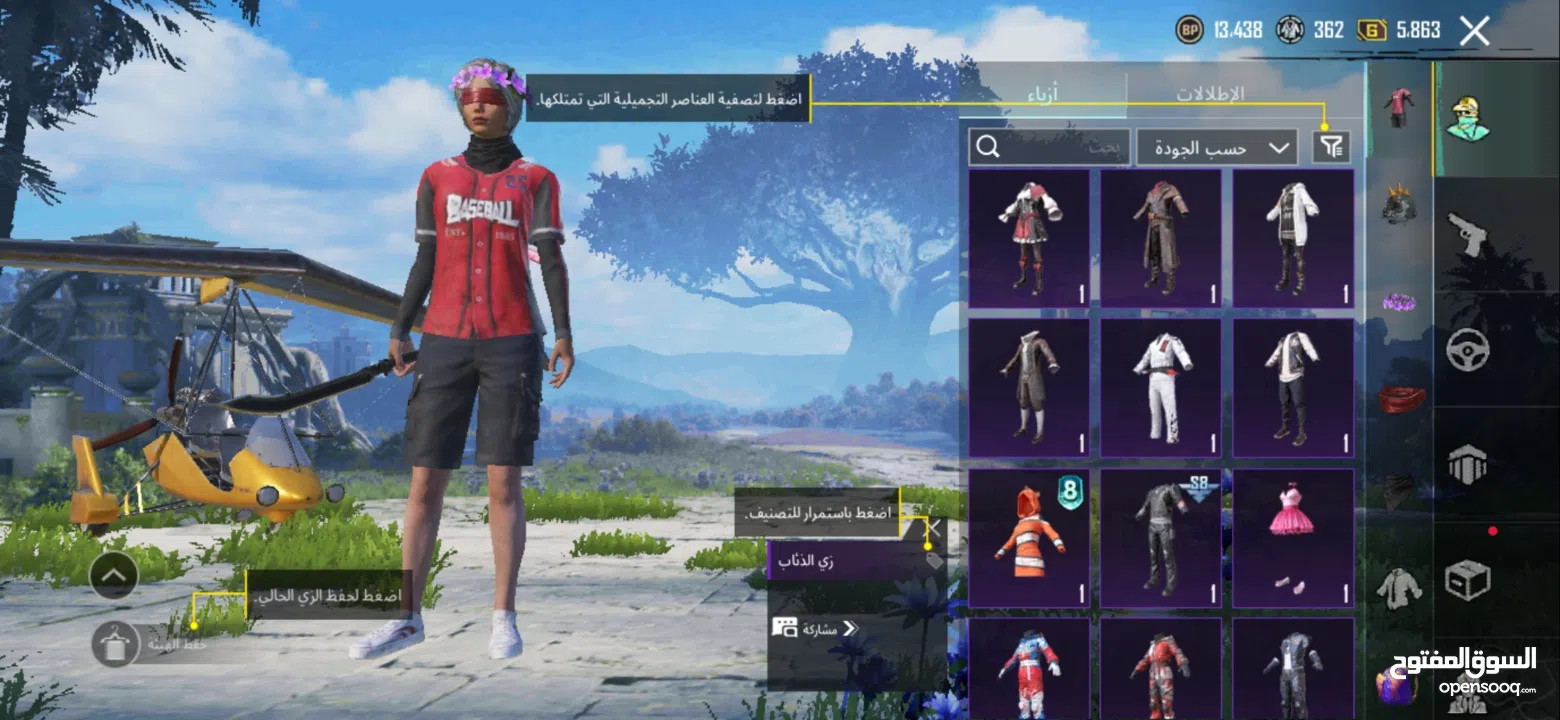Open the حسب الجودة sort dropdown
This screenshot has width=1560, height=720.
pos(1216,146)
